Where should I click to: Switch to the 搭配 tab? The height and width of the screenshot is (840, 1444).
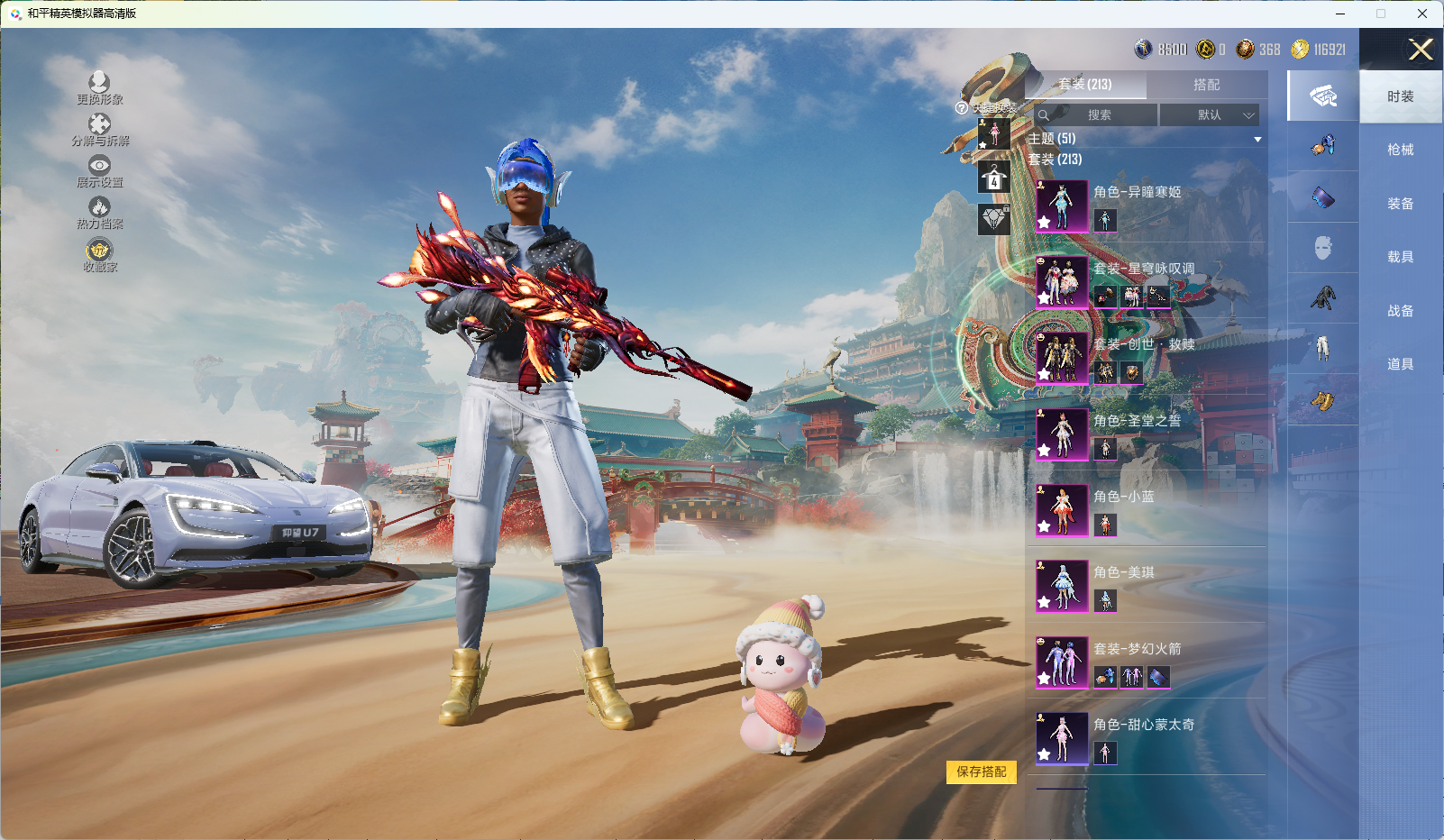pos(1206,85)
